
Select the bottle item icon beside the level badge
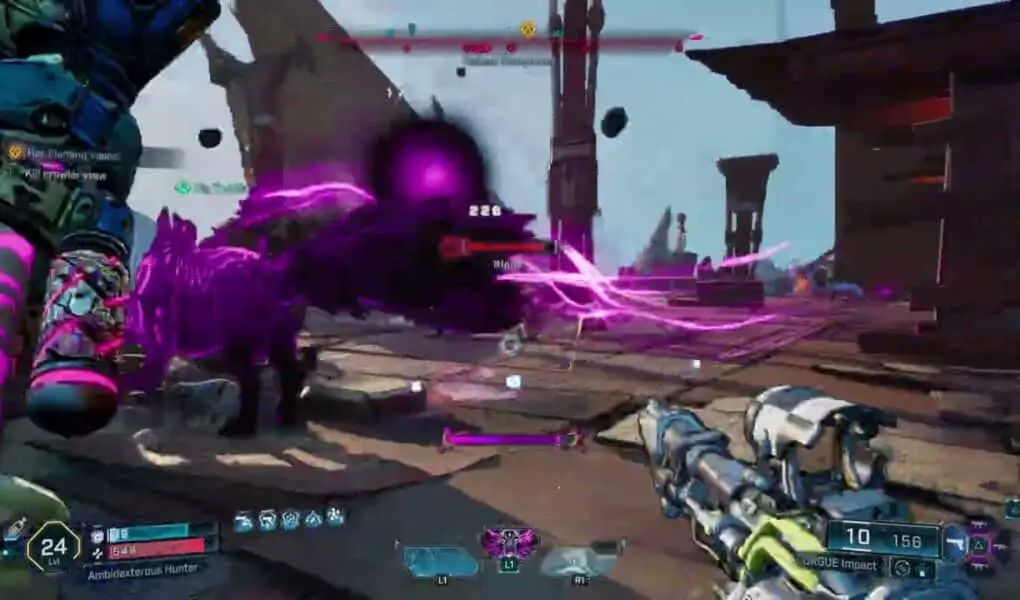(13, 528)
